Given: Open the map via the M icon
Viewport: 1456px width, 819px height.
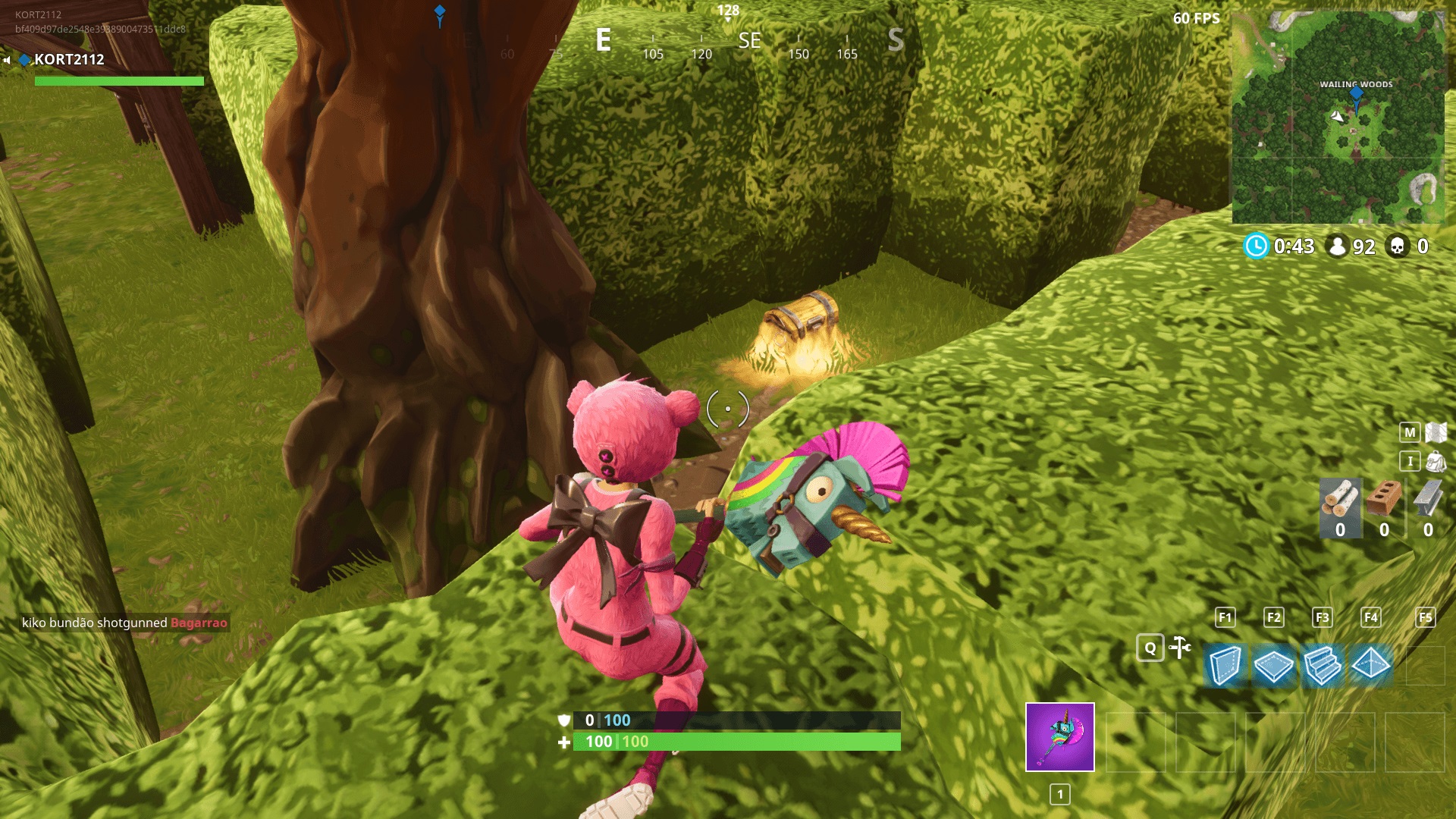Looking at the screenshot, I should tap(1408, 431).
